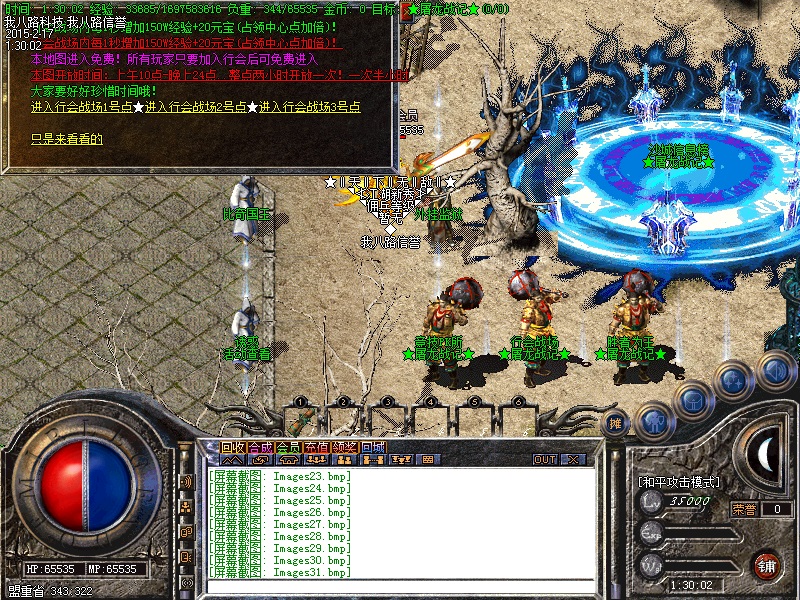Open the character equipment icon

coord(654,419)
